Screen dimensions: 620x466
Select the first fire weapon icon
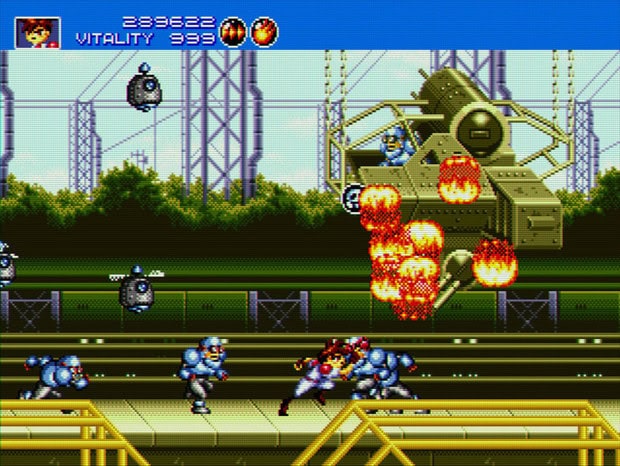click(x=233, y=32)
